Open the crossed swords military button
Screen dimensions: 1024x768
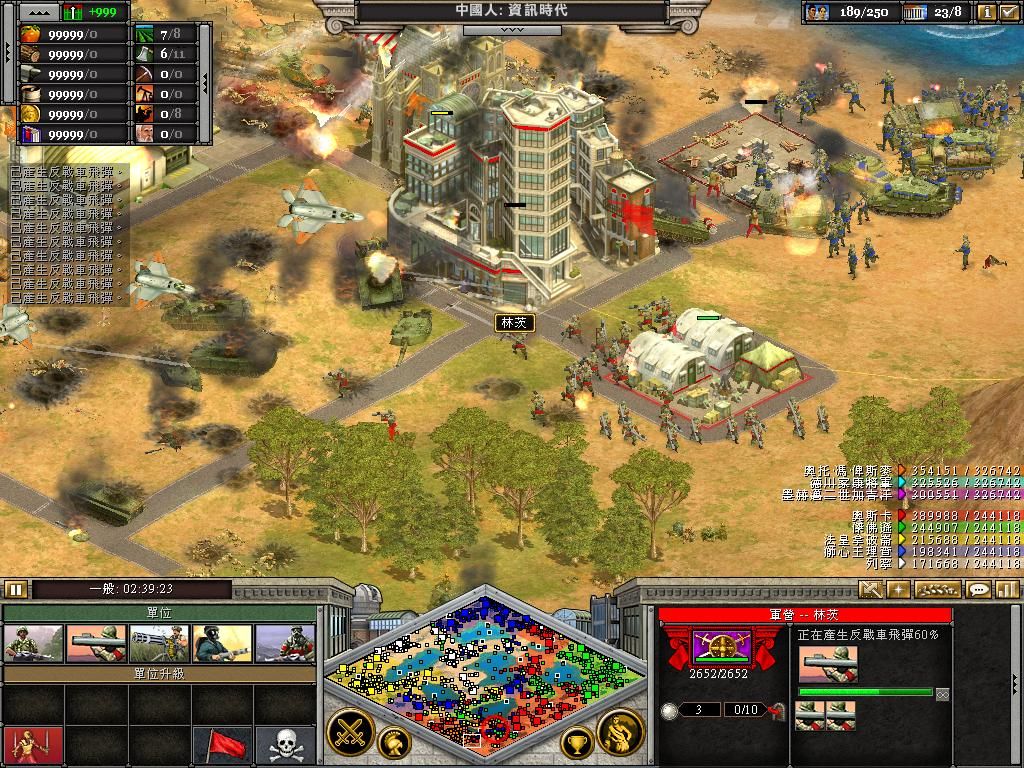click(351, 733)
